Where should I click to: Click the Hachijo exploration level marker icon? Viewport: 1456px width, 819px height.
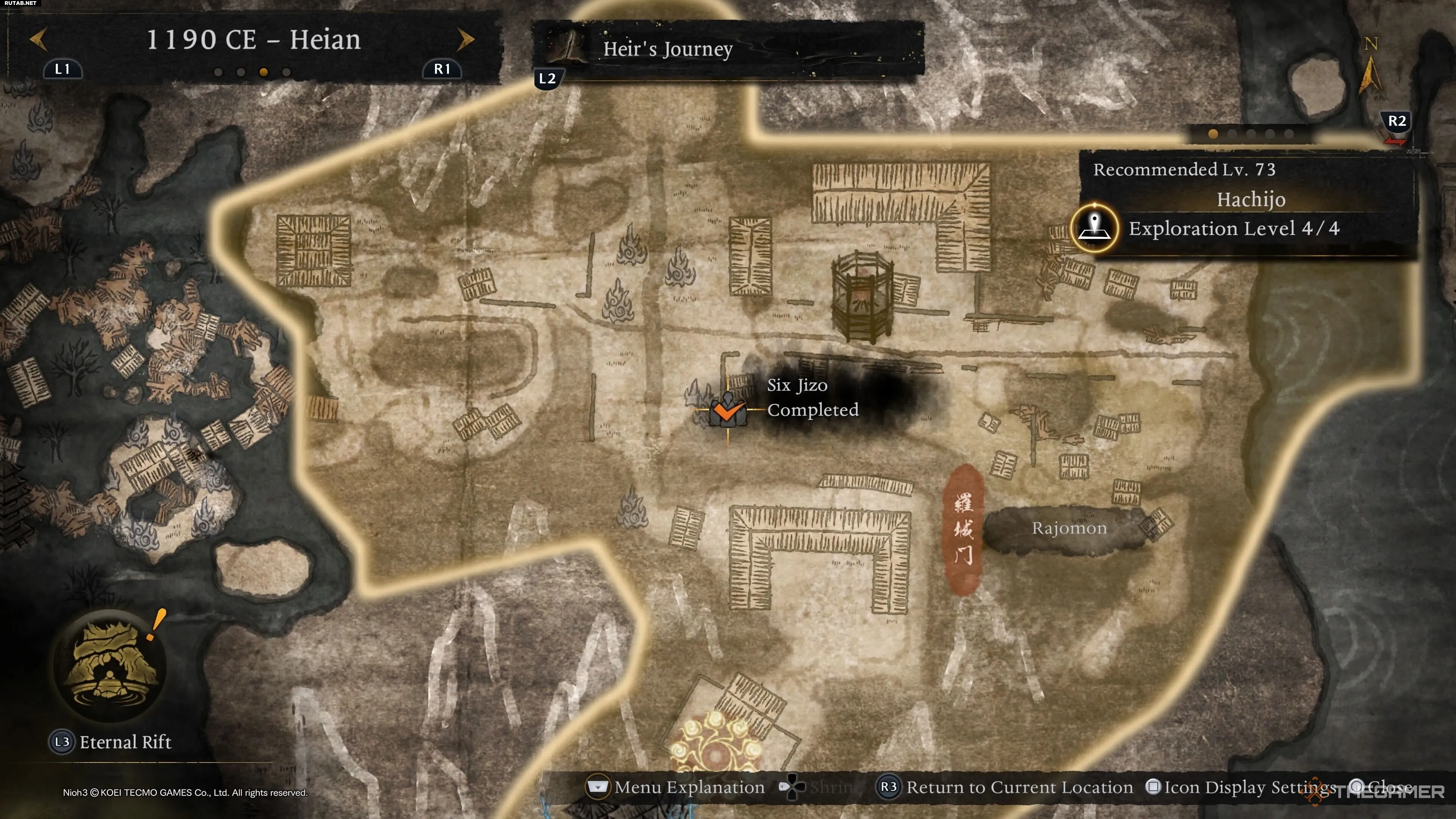click(x=1094, y=228)
